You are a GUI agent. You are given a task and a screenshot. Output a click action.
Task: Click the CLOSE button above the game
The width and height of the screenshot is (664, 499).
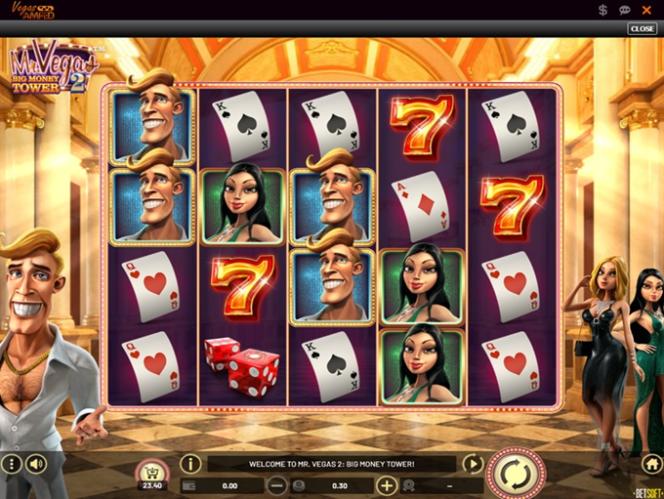641,29
